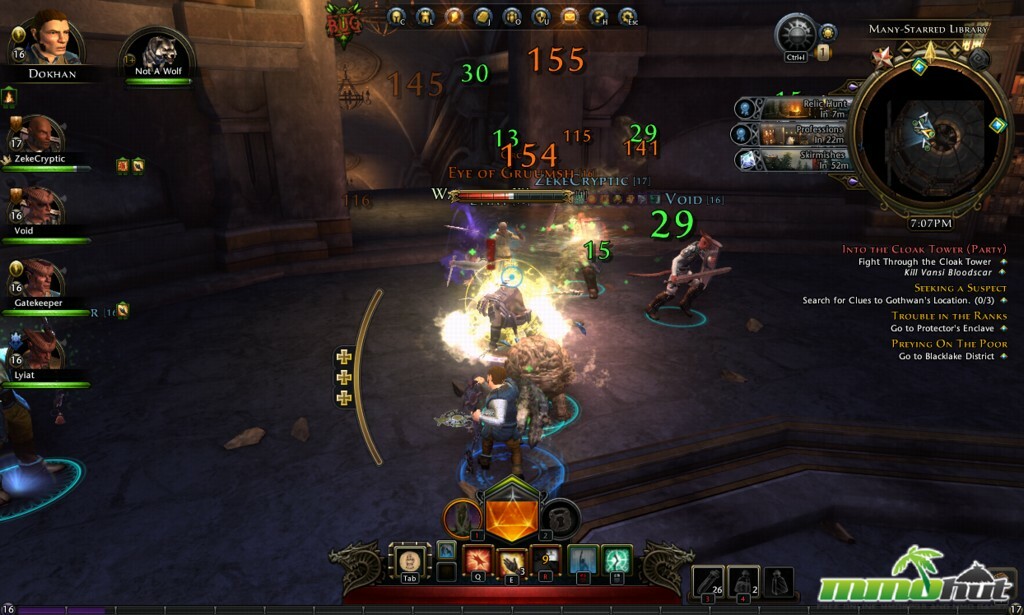This screenshot has height=615, width=1024.
Task: Open the journal book icon
Action: 483,17
